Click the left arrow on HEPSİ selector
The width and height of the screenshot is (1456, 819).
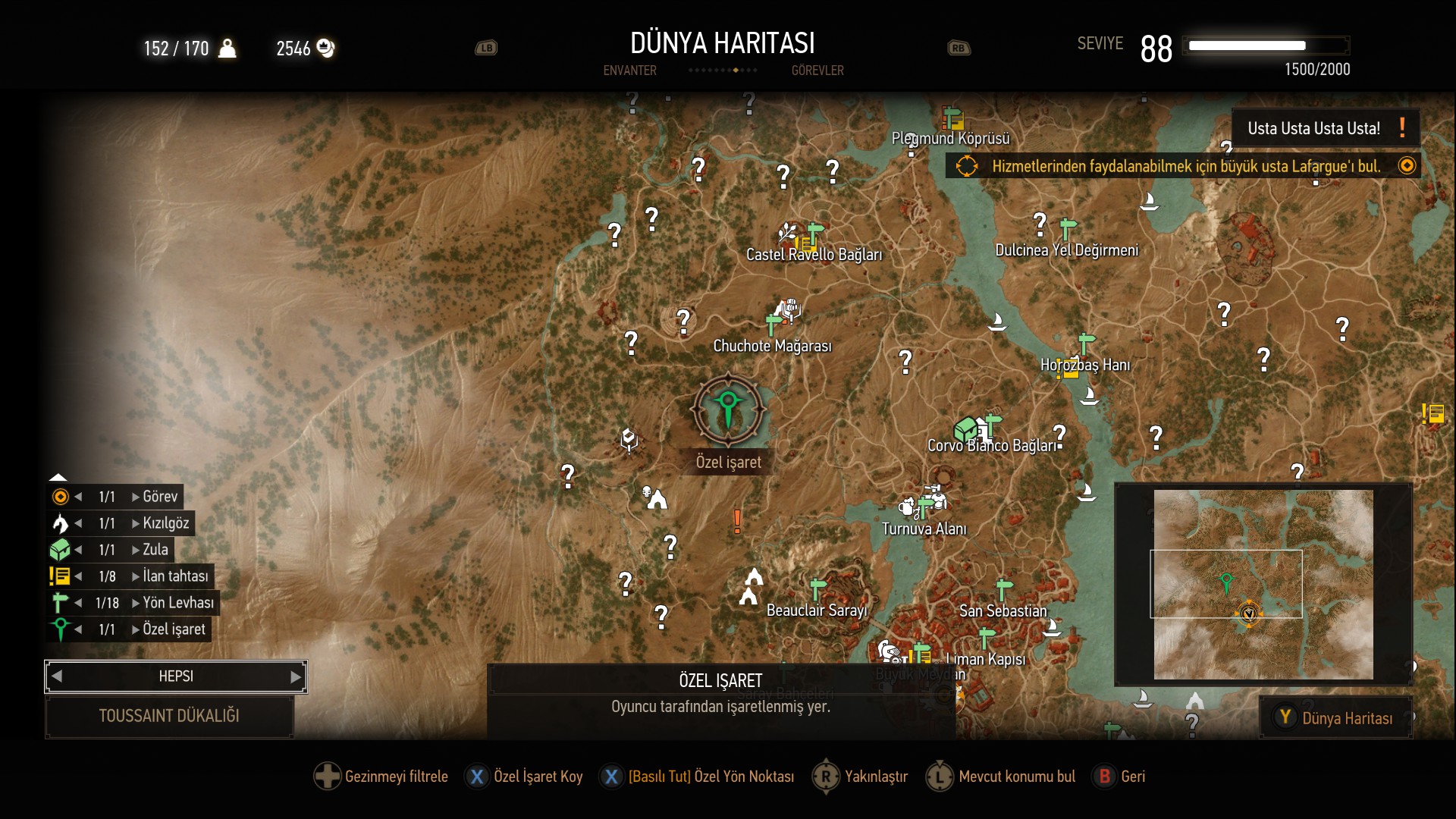coord(57,676)
